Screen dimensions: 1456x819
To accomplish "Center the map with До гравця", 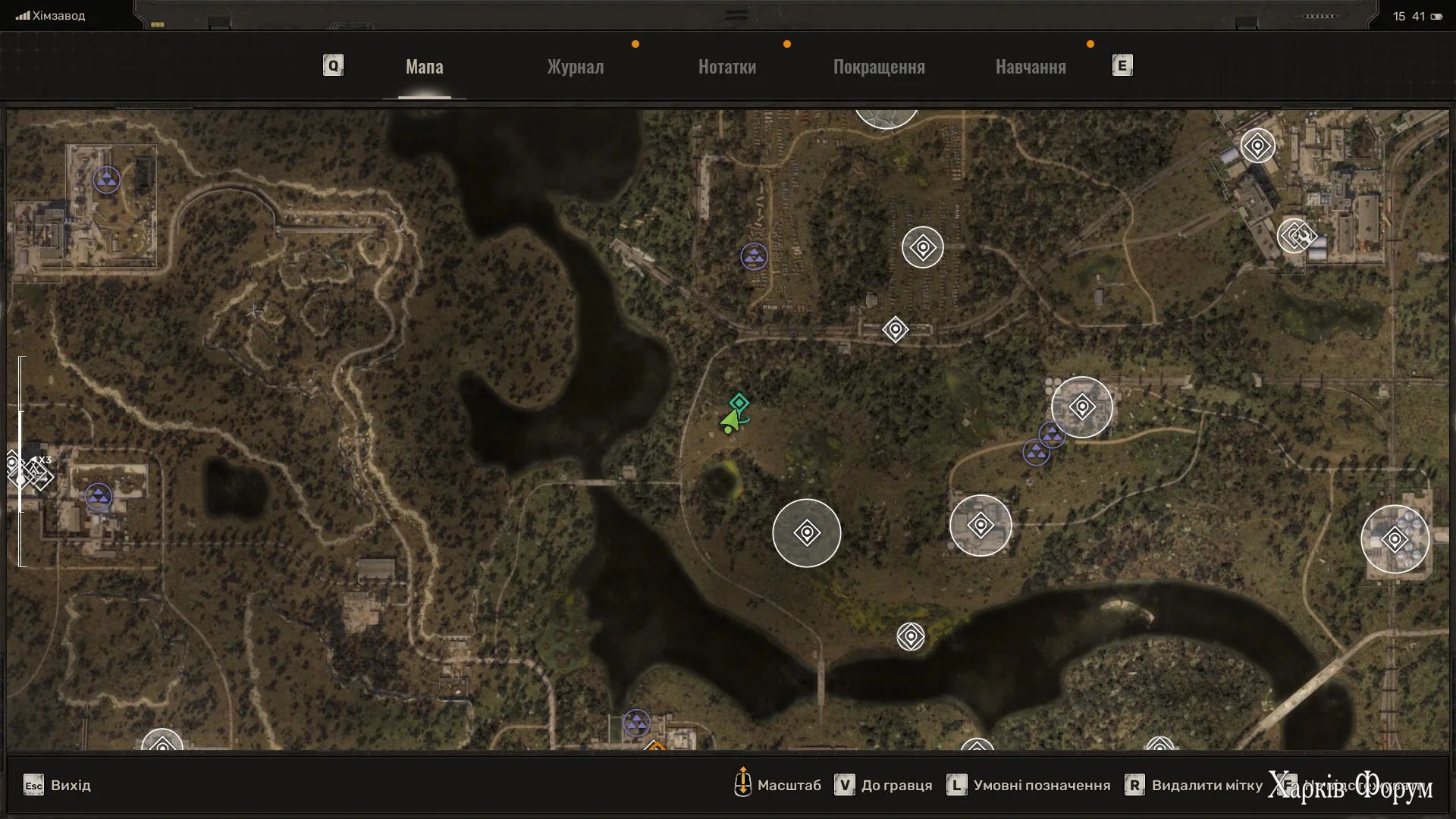I will pos(883,785).
